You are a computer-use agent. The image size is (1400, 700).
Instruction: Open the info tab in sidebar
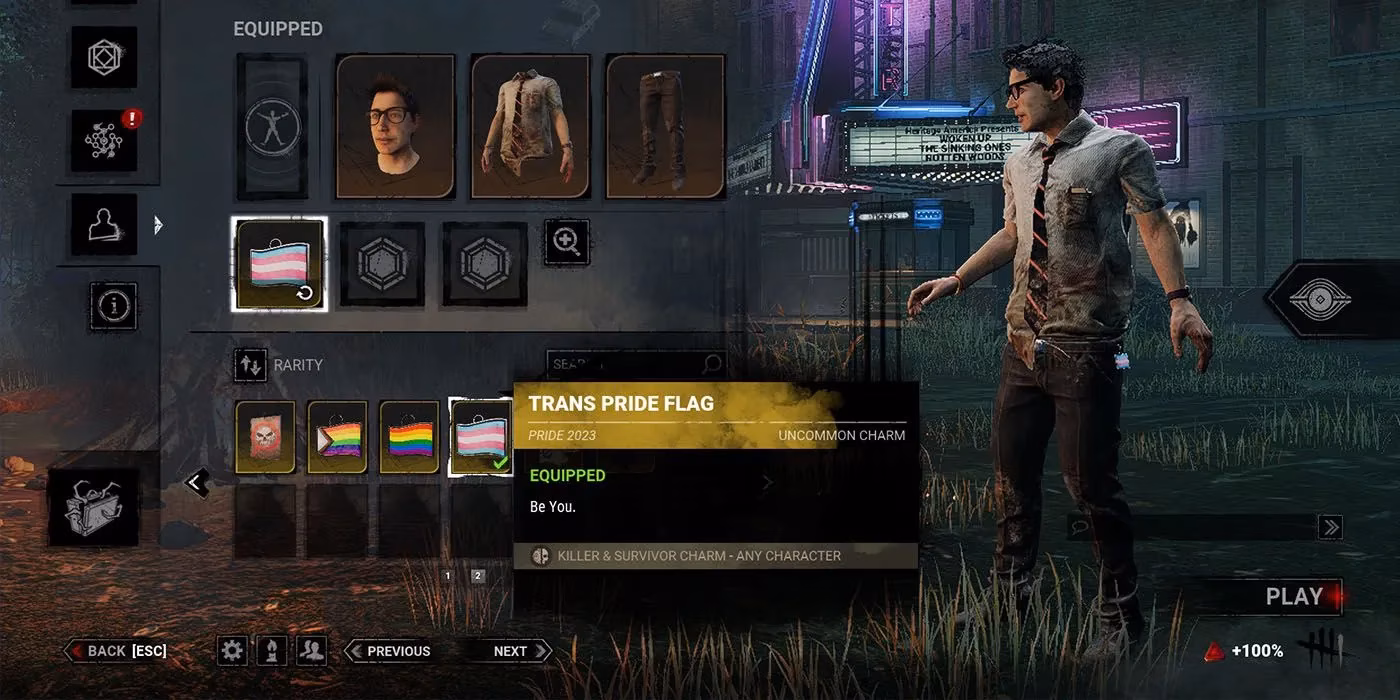[x=112, y=304]
